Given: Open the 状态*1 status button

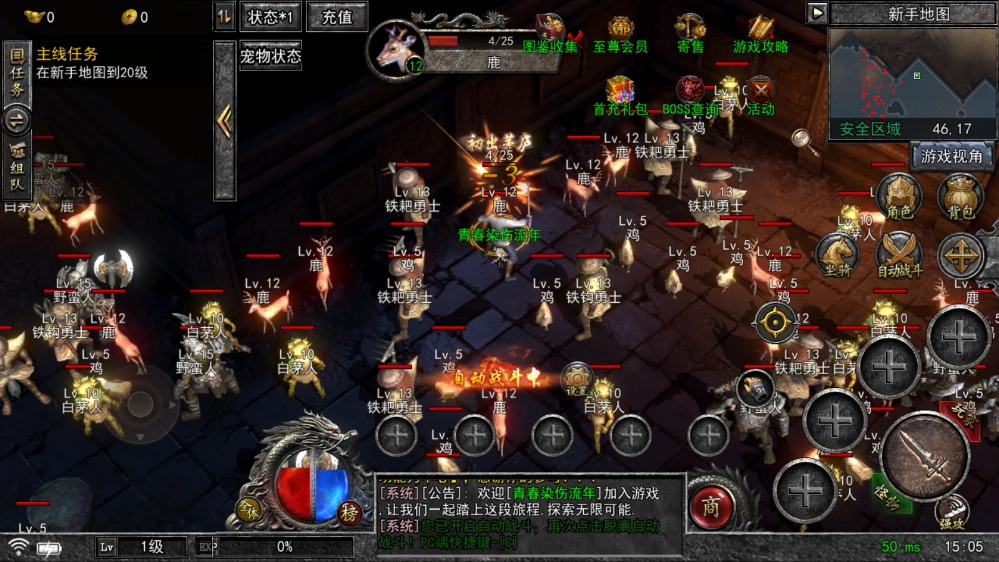Looking at the screenshot, I should [x=271, y=17].
